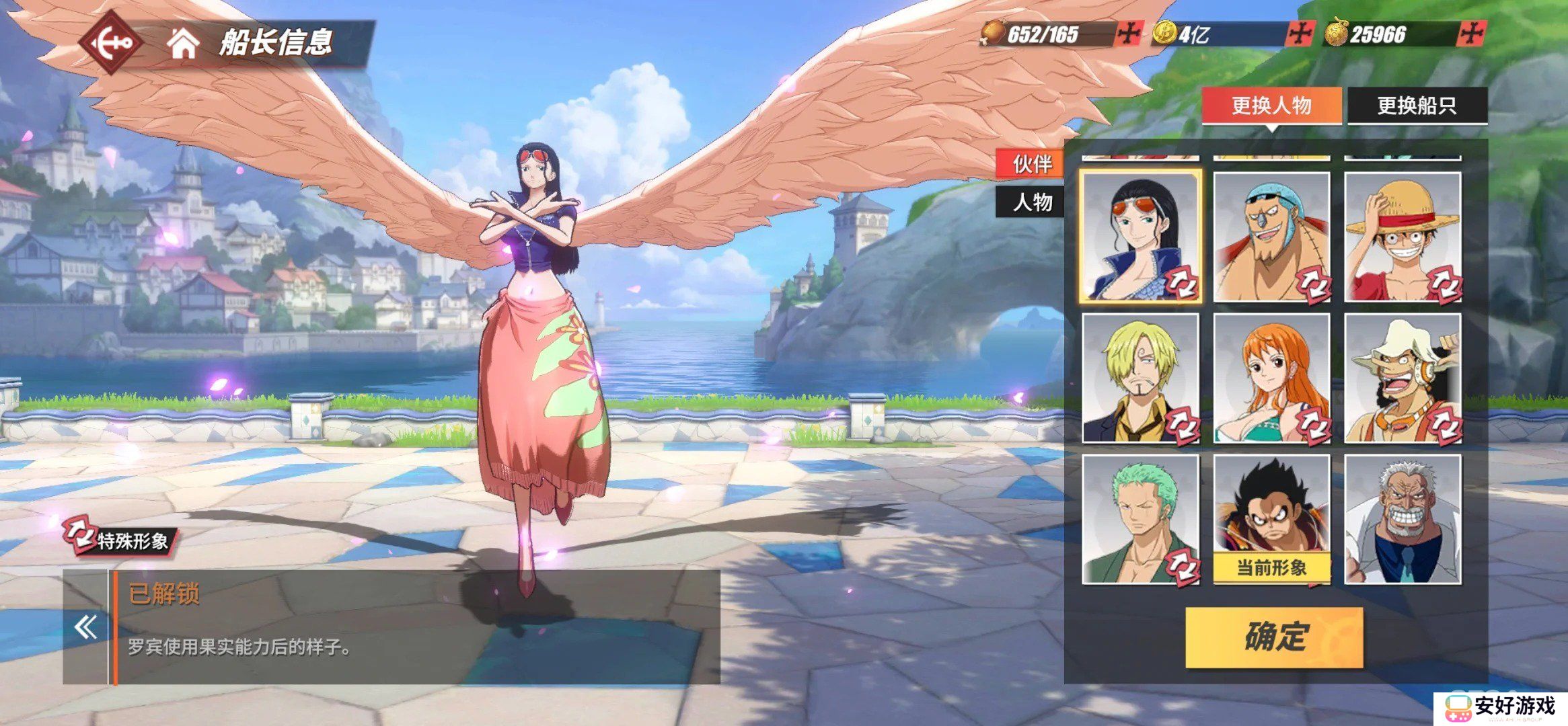Viewport: 1568px width, 726px height.
Task: Choose the Usopp character portrait
Action: coord(1403,378)
